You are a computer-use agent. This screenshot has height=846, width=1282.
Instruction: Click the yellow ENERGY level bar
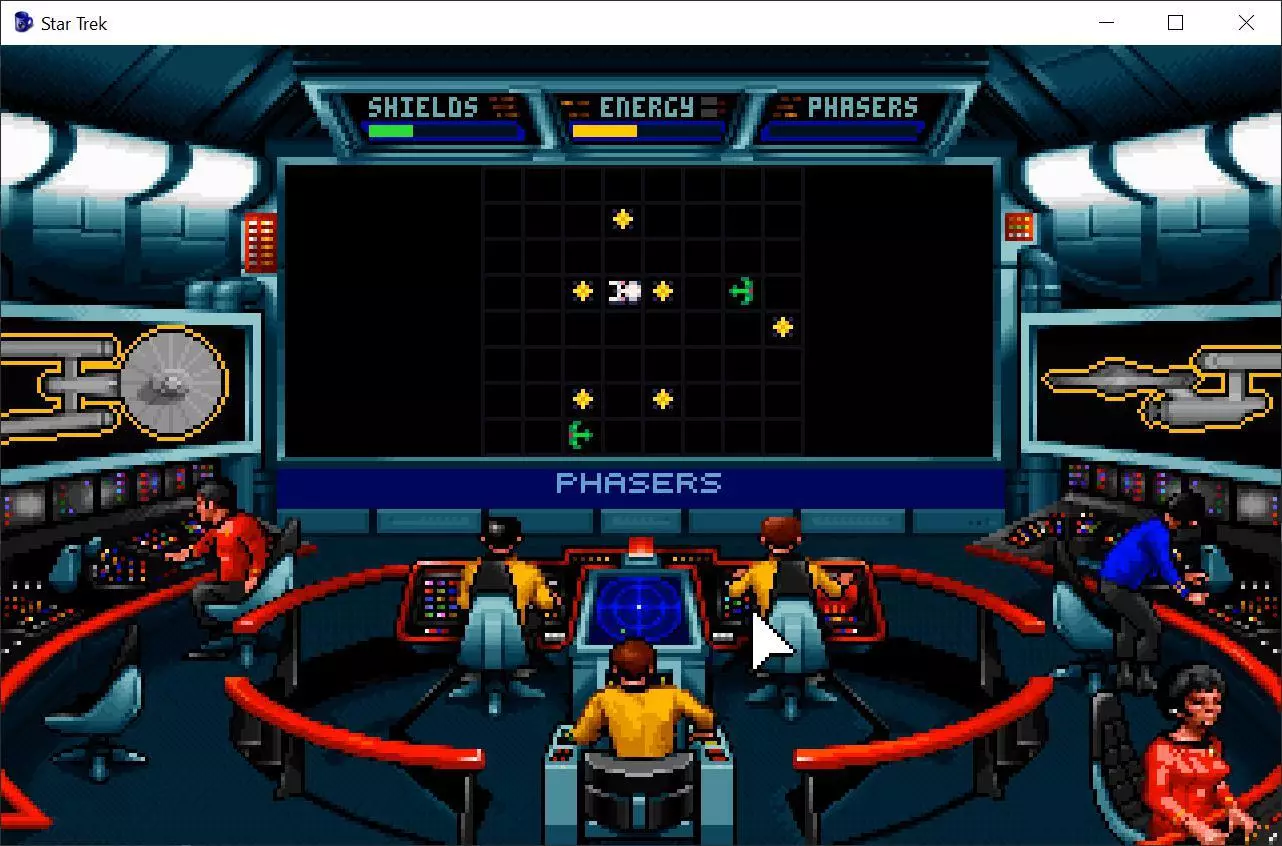605,130
